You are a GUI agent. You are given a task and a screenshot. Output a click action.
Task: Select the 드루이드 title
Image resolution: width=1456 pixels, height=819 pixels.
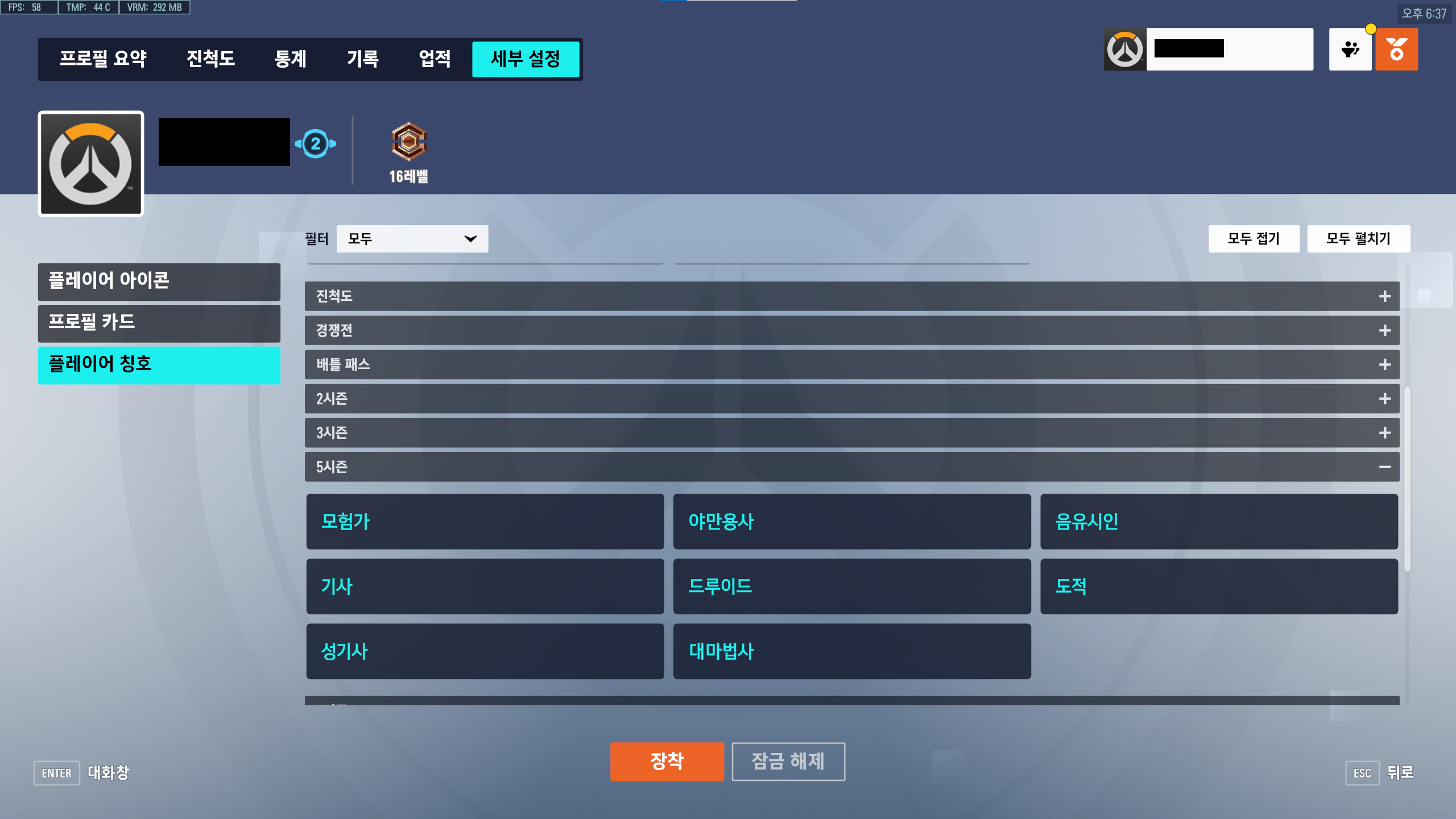pyautogui.click(x=851, y=586)
